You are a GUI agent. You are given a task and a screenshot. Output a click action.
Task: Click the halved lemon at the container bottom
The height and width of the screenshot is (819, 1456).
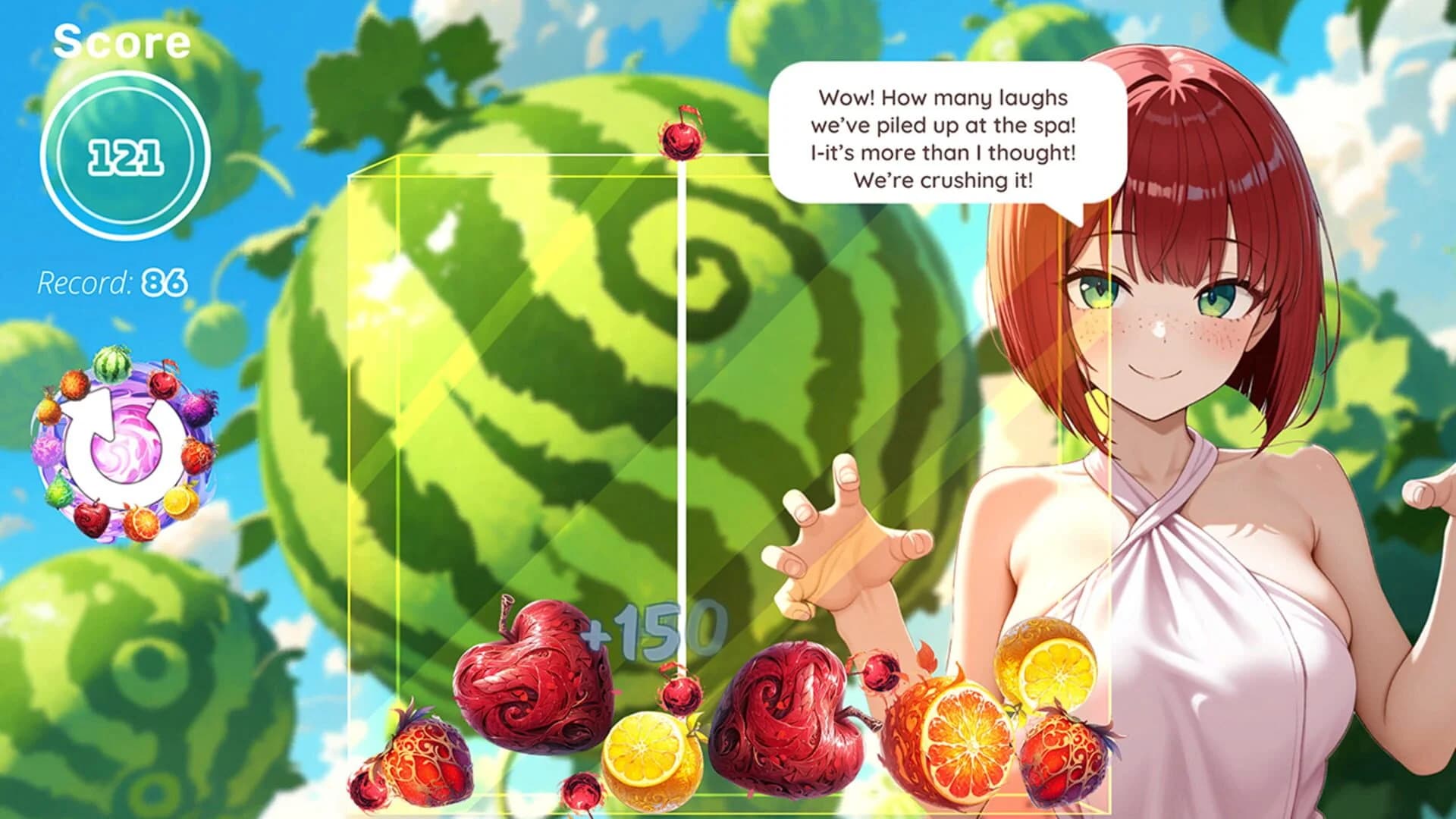pyautogui.click(x=654, y=758)
